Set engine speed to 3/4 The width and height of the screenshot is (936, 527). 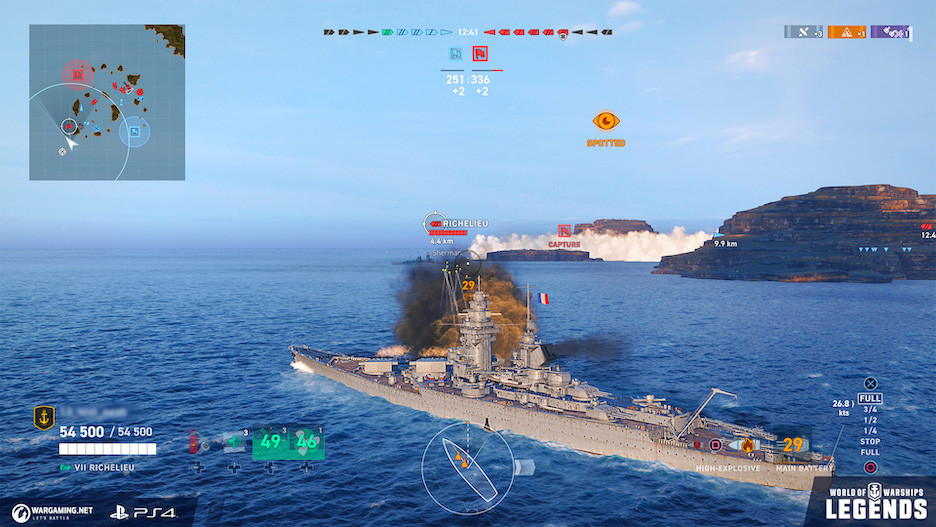(871, 409)
